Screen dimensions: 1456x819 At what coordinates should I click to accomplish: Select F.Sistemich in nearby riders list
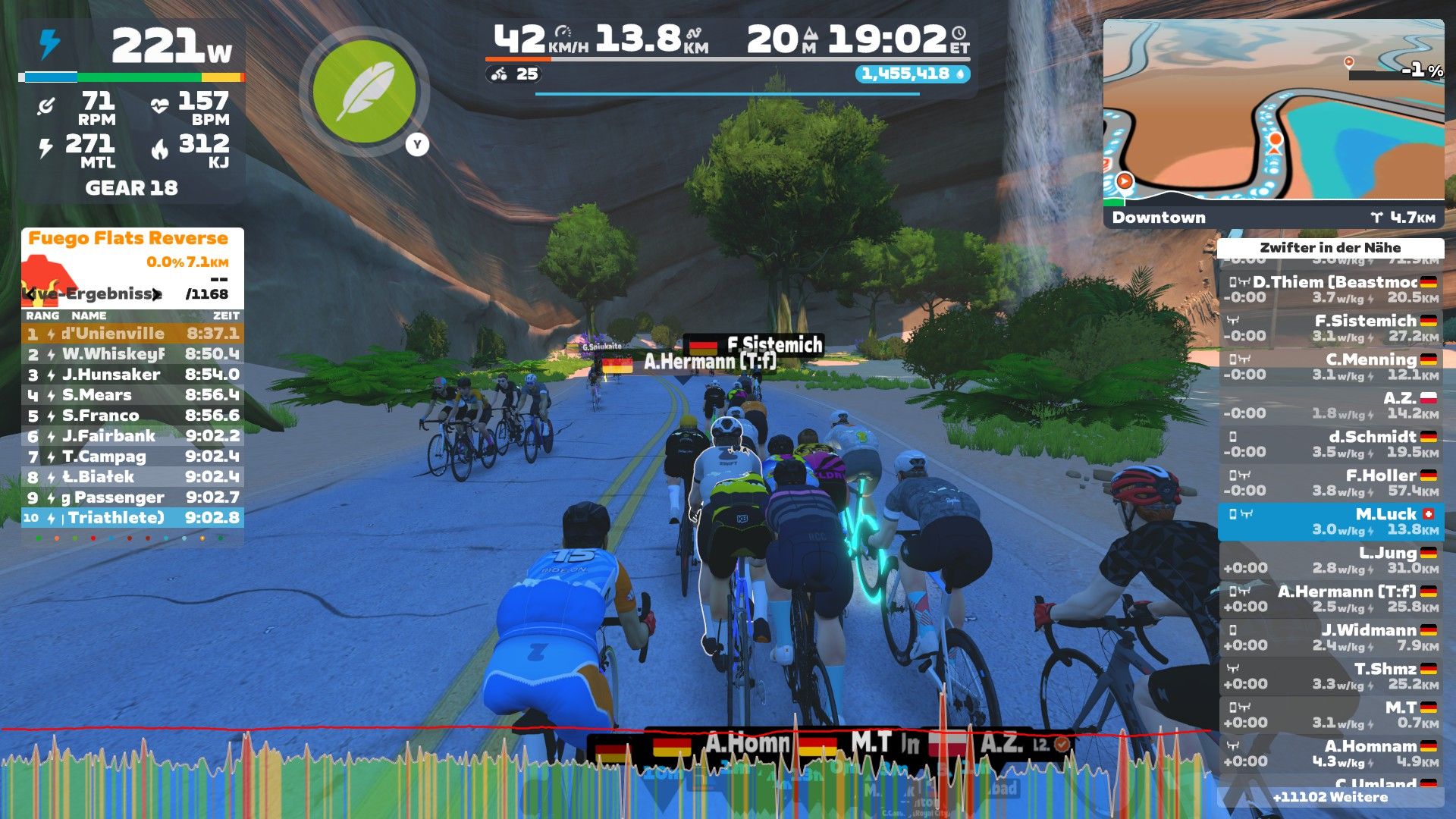tap(1331, 328)
